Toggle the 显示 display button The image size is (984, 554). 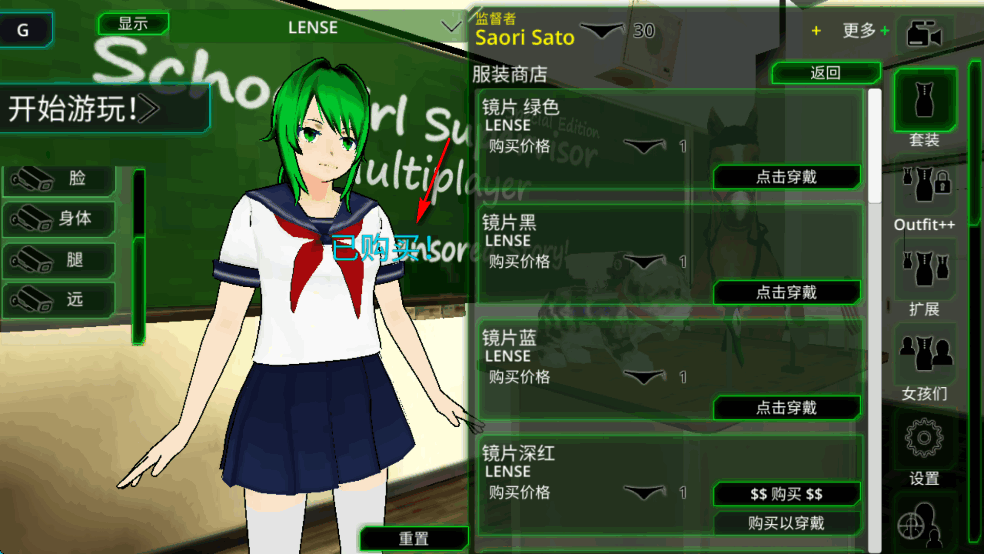pyautogui.click(x=133, y=24)
